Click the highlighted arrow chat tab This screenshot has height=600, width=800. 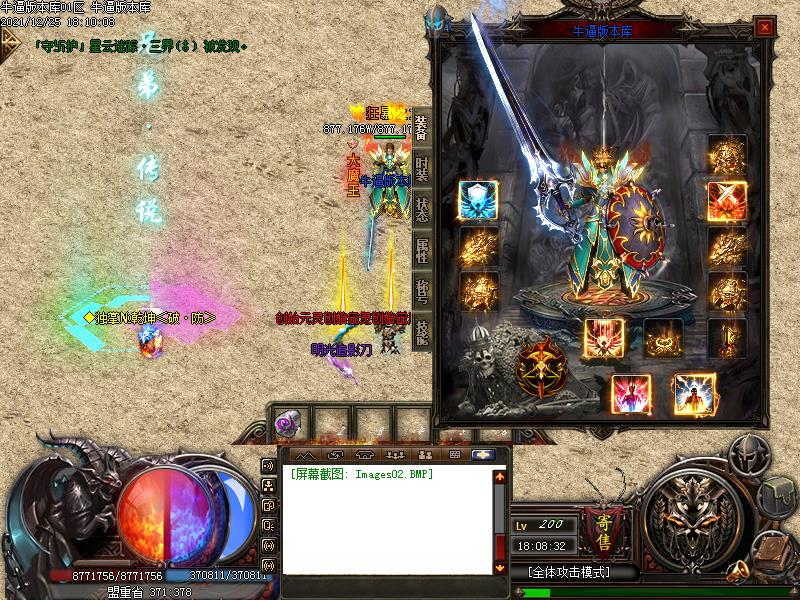pyautogui.click(x=483, y=454)
